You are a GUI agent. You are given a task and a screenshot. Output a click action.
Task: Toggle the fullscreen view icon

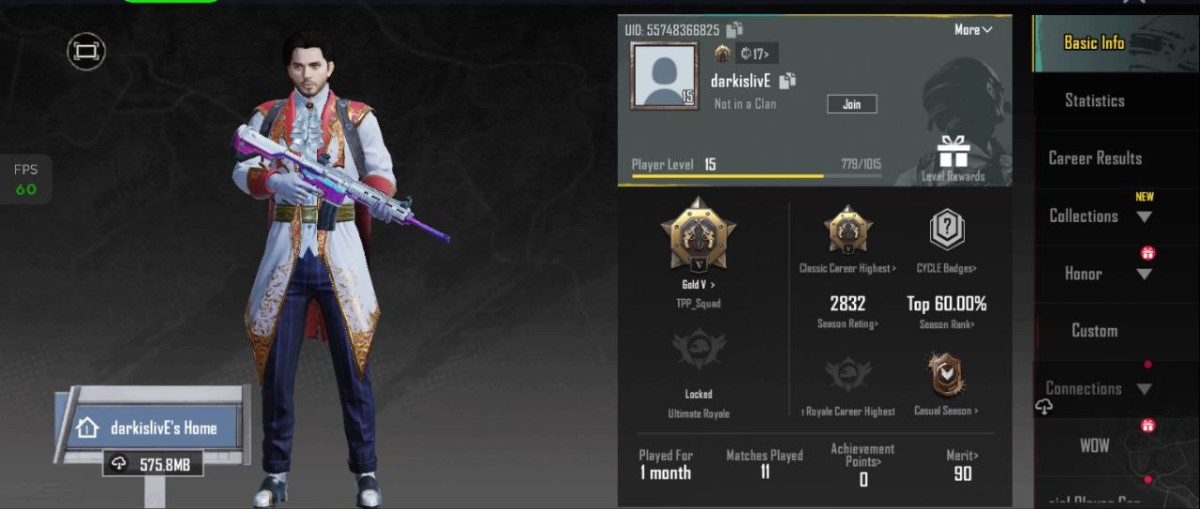pos(86,50)
